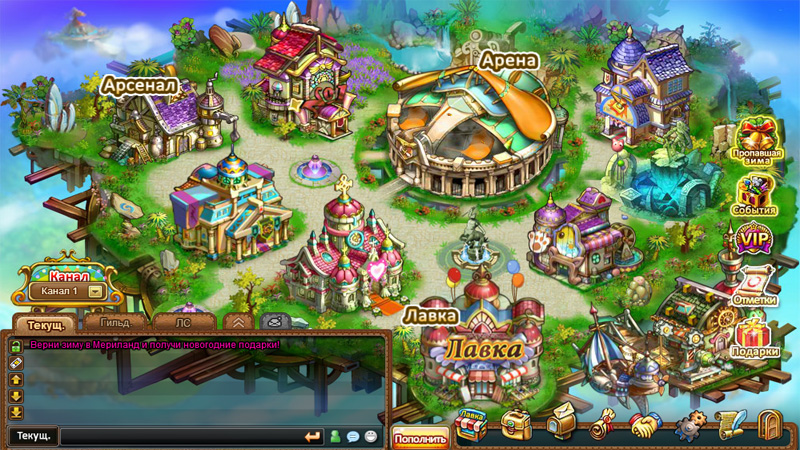
Task: Open the scroll and quill icon
Action: click(728, 425)
